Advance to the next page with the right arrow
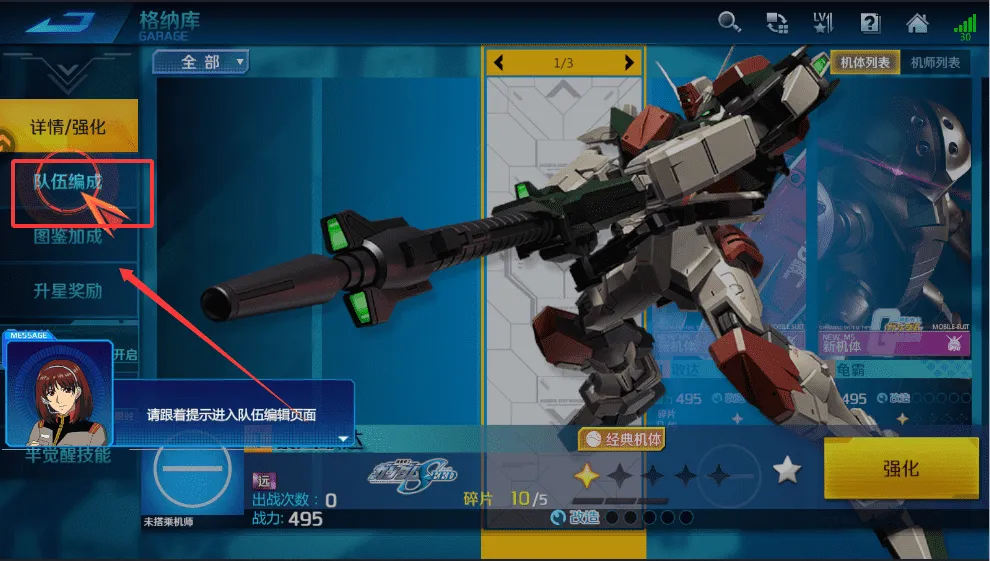This screenshot has width=990, height=561. (x=628, y=63)
